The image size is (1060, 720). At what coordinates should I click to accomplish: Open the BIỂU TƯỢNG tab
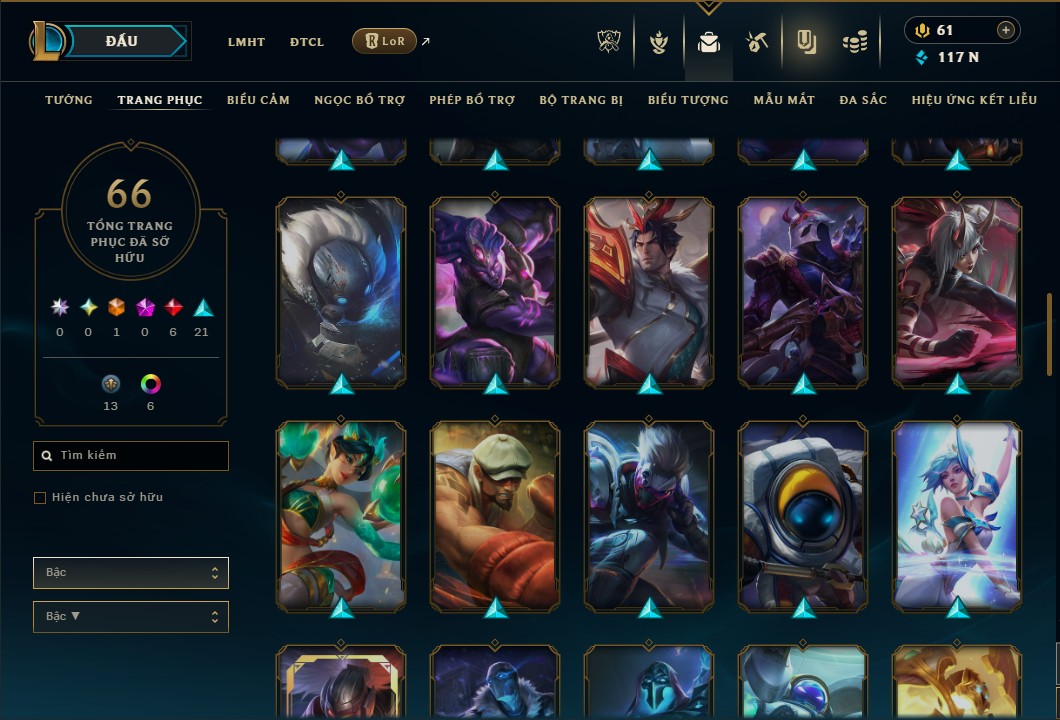point(688,100)
